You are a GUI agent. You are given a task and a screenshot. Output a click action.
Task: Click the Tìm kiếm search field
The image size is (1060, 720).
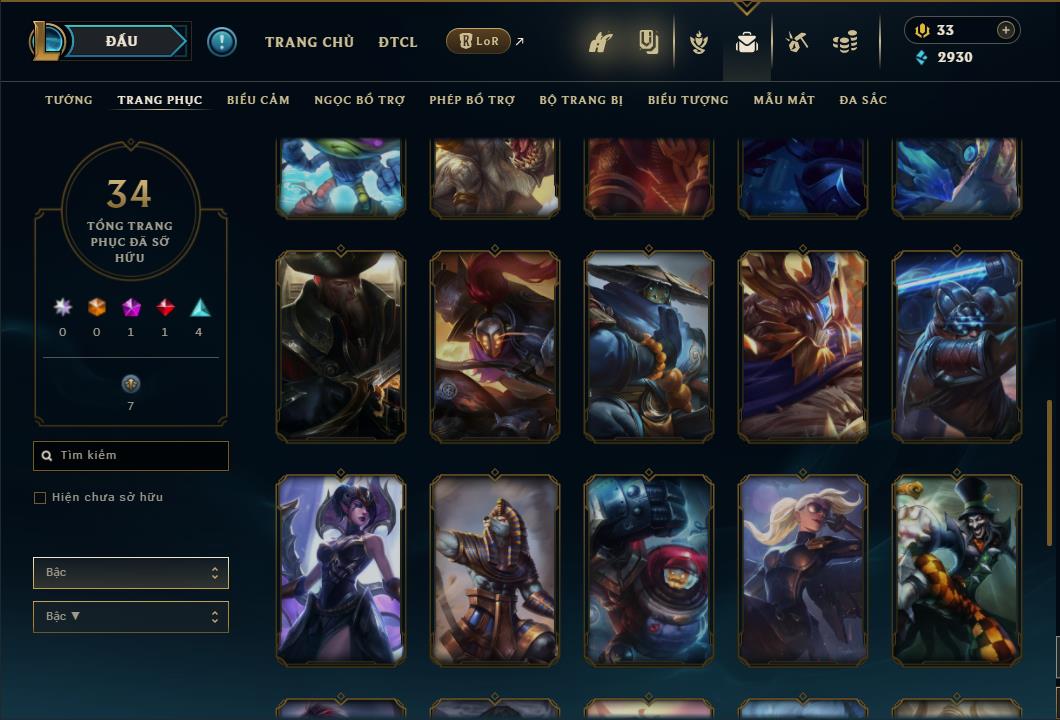coord(131,456)
